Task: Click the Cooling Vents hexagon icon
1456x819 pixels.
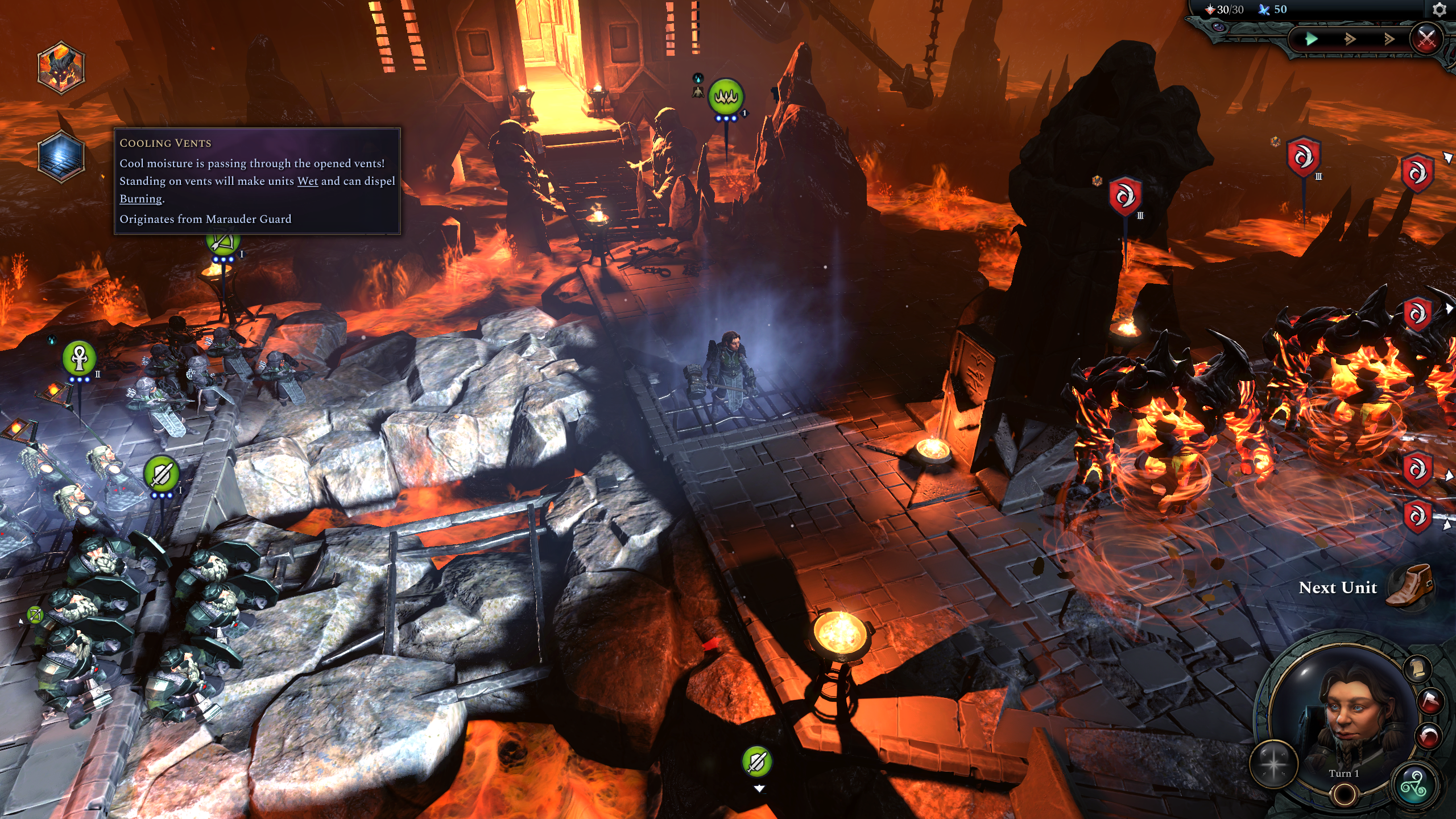Action: (x=61, y=156)
